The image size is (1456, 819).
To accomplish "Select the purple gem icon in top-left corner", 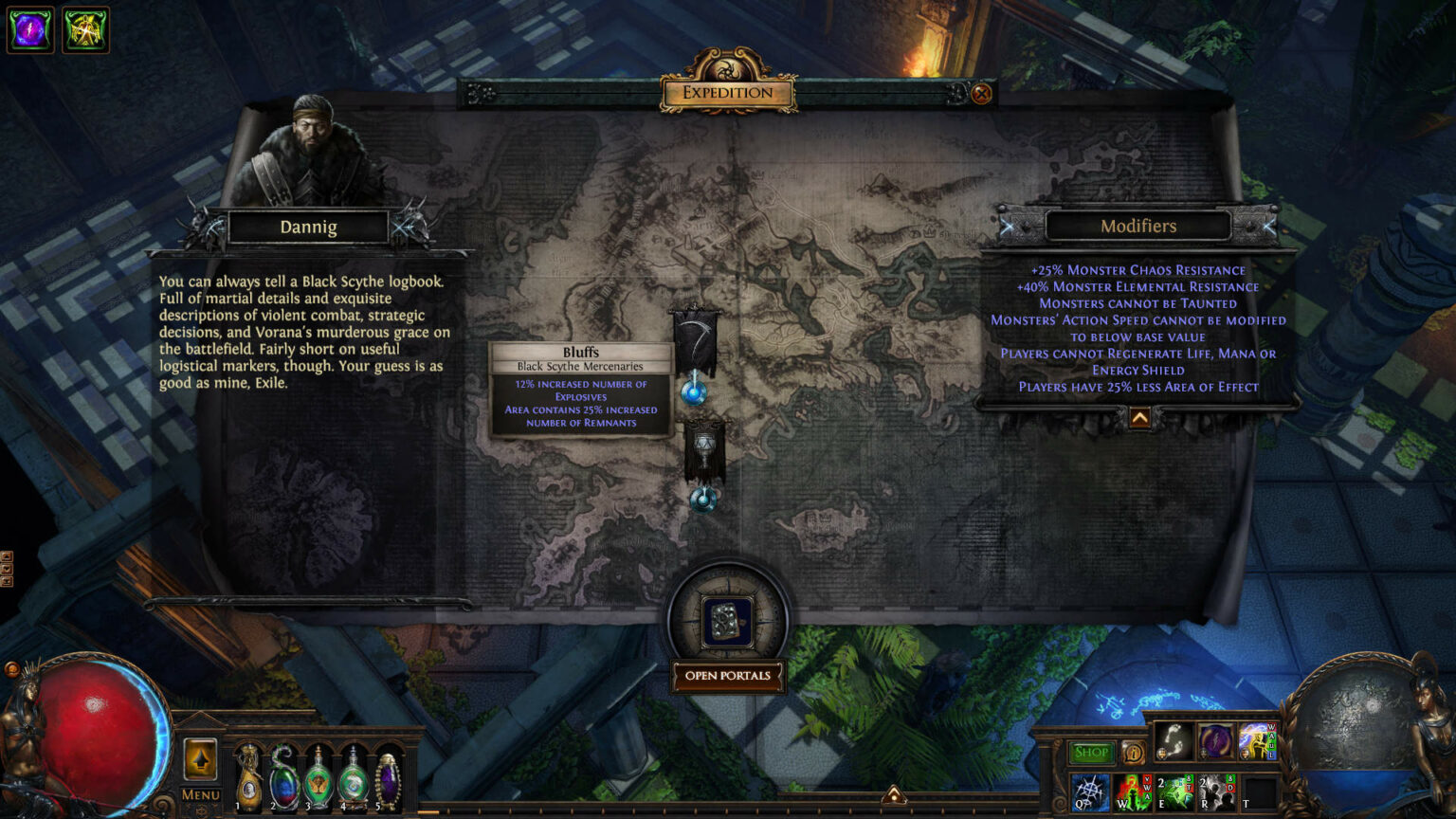I will (x=29, y=29).
